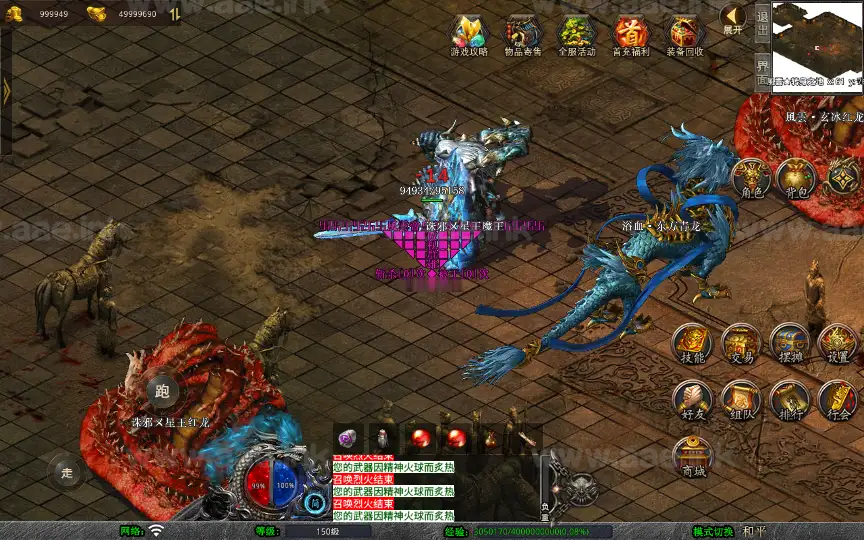Open the 首充福利 first-recharge bonus
This screenshot has width=864, height=540.
coord(630,35)
